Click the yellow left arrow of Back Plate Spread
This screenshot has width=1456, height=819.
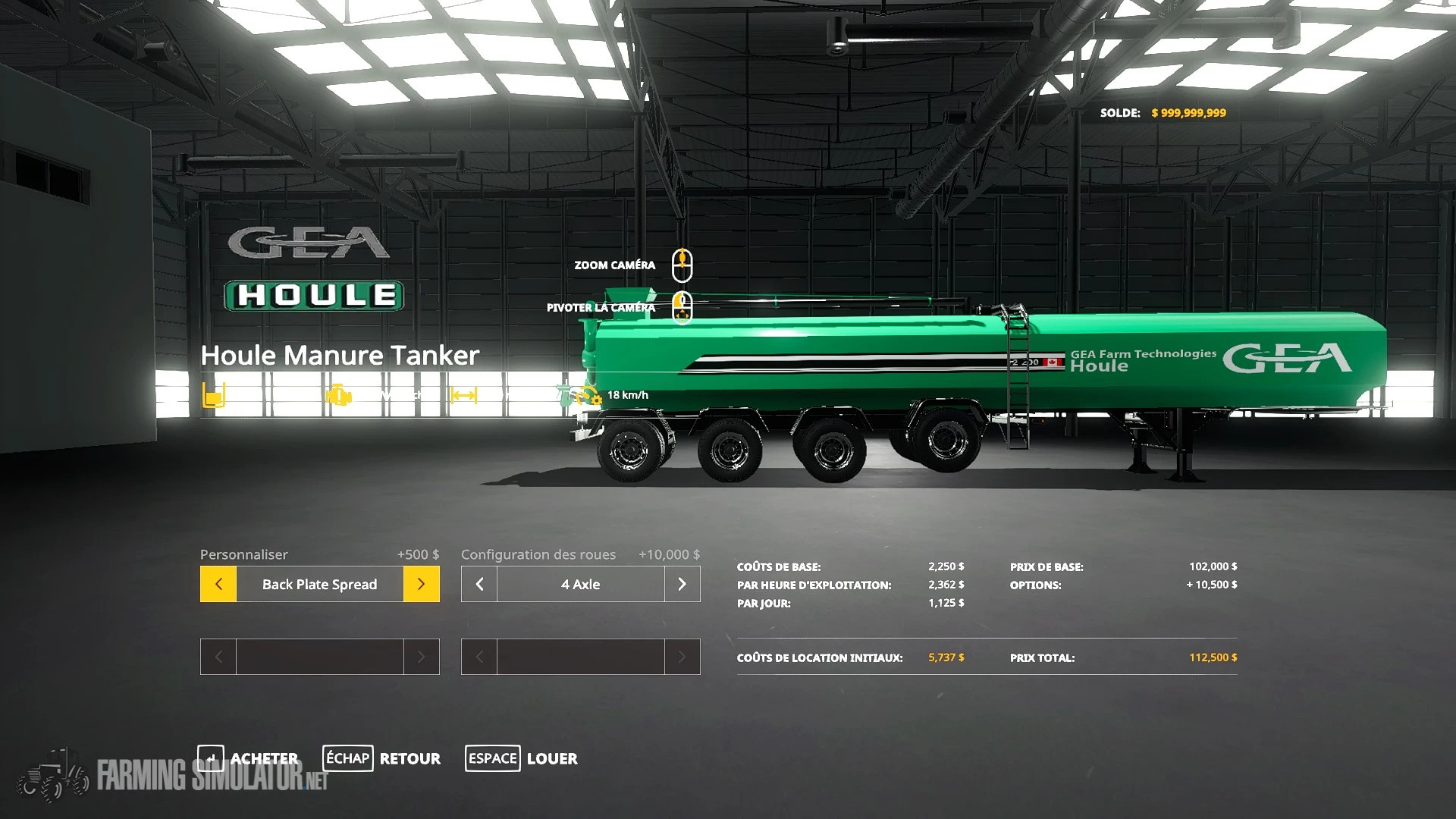click(x=218, y=584)
